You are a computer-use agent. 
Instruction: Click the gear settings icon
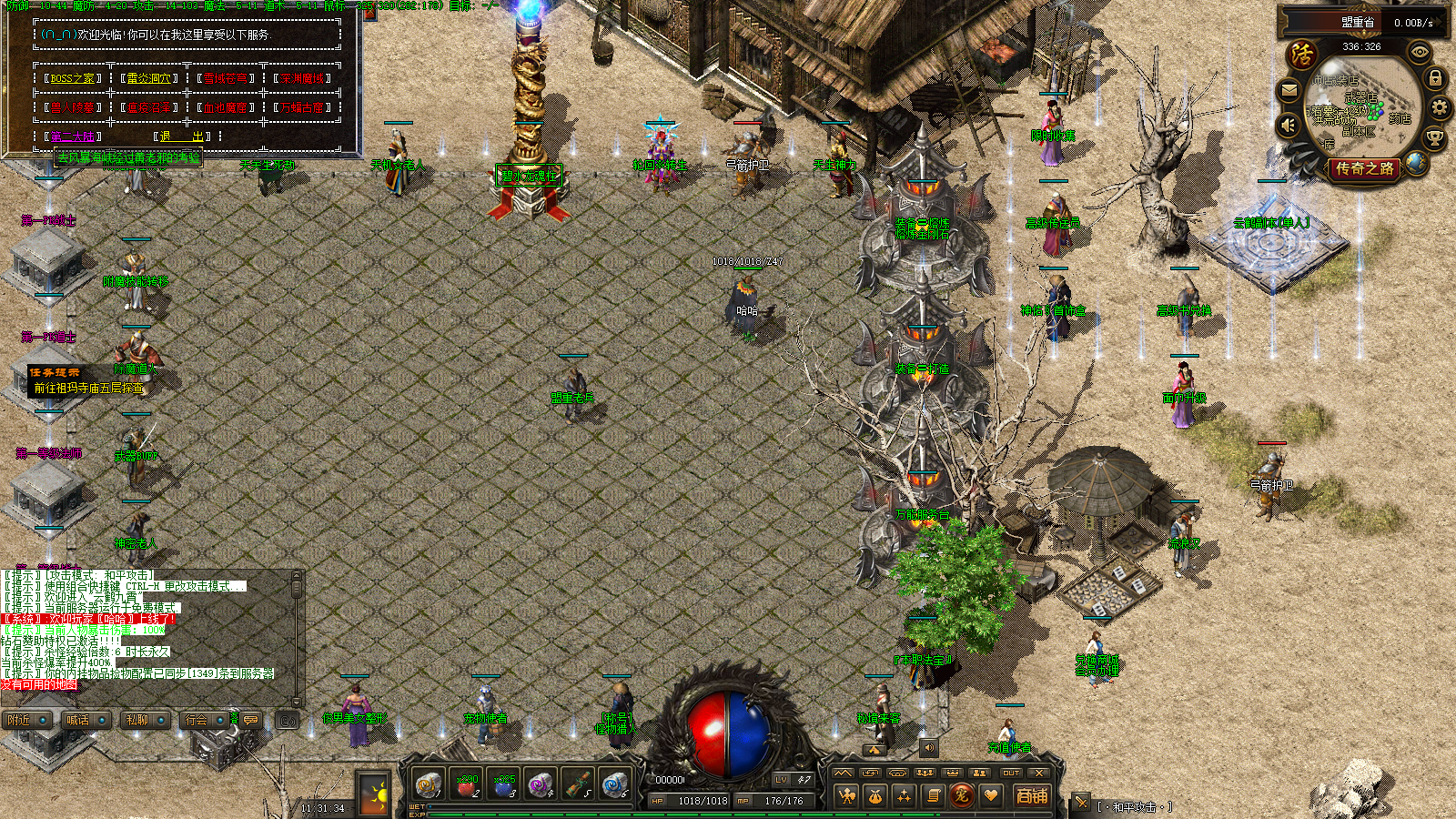(1439, 108)
